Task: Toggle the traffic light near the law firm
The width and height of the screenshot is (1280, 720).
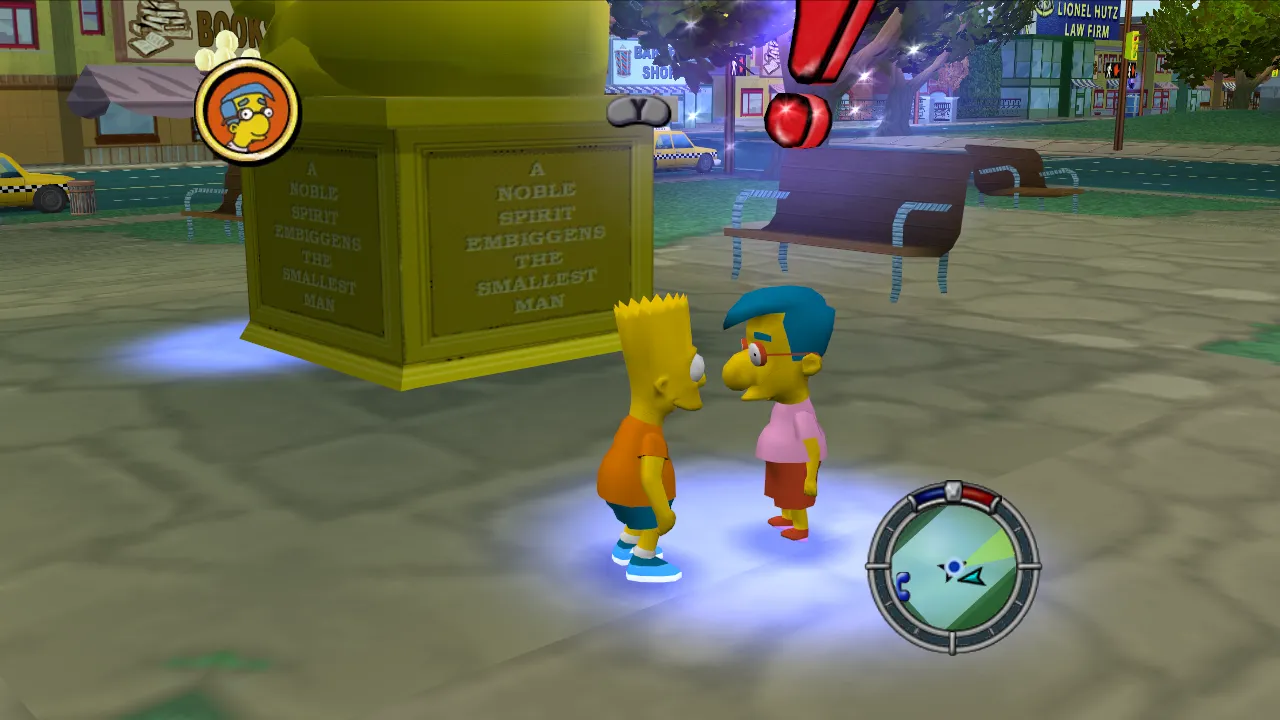Action: [x=1132, y=45]
